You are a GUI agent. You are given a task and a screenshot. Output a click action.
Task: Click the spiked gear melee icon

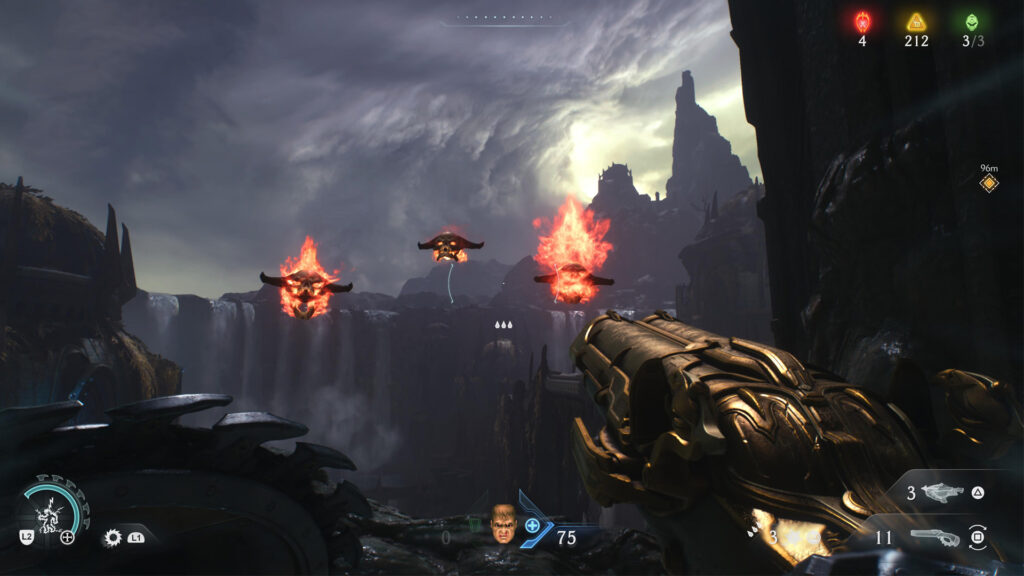coord(113,537)
